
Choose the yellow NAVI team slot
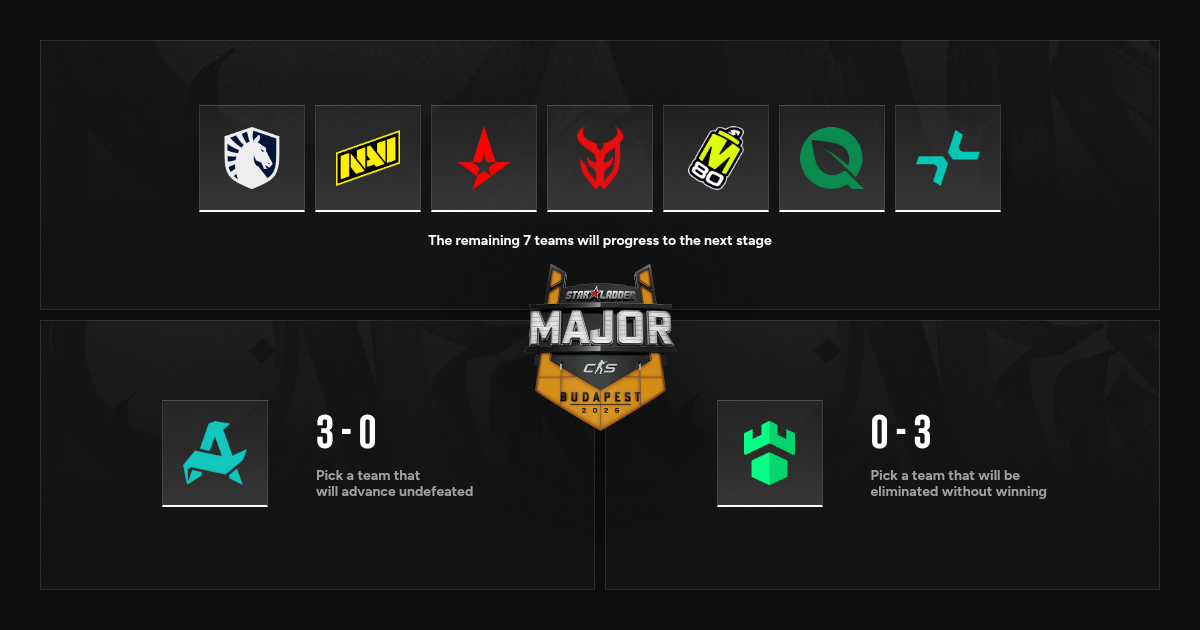point(368,158)
